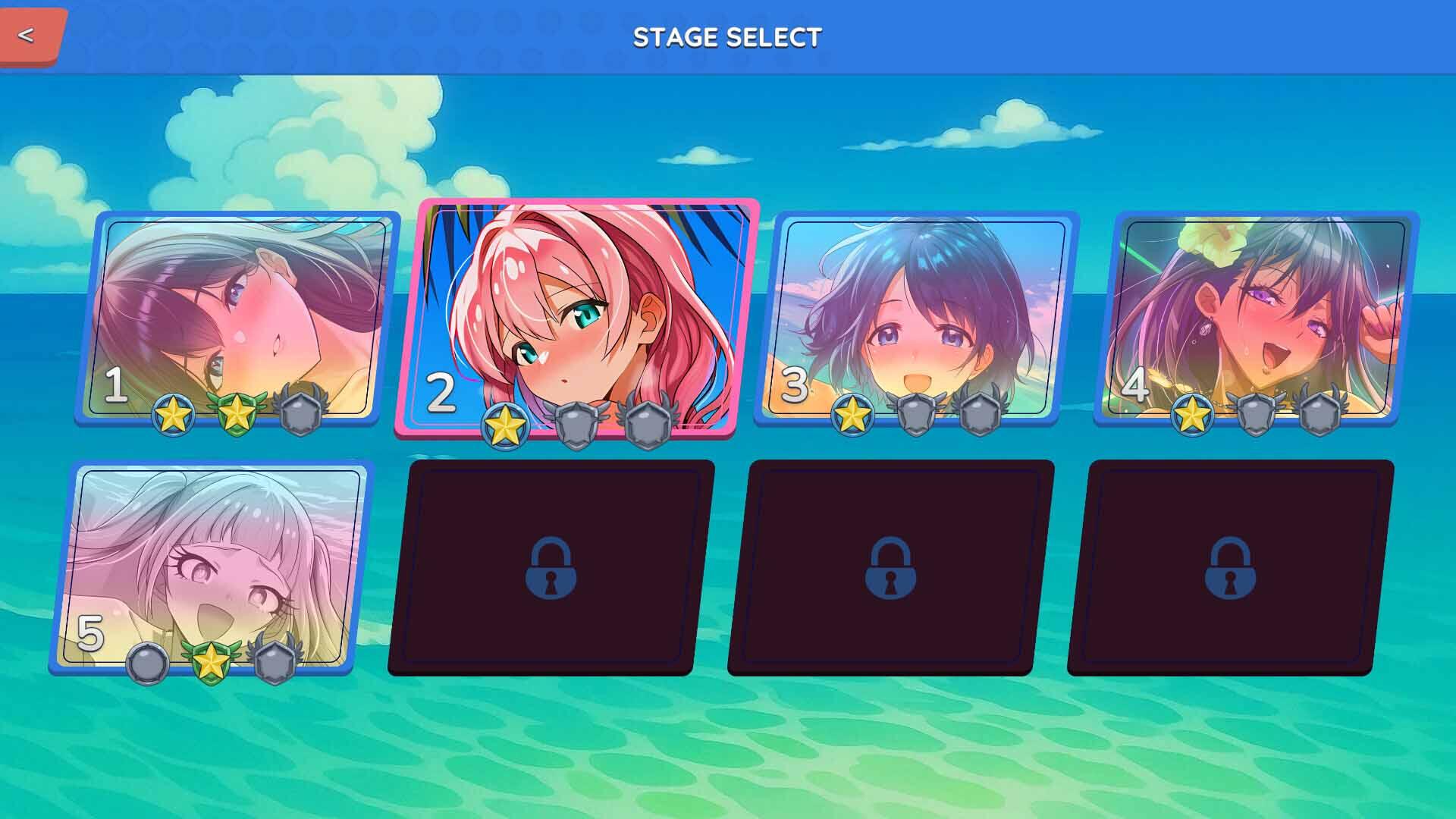The image size is (1456, 819).
Task: Select the first silver shield badge on stage 2
Action: (576, 427)
